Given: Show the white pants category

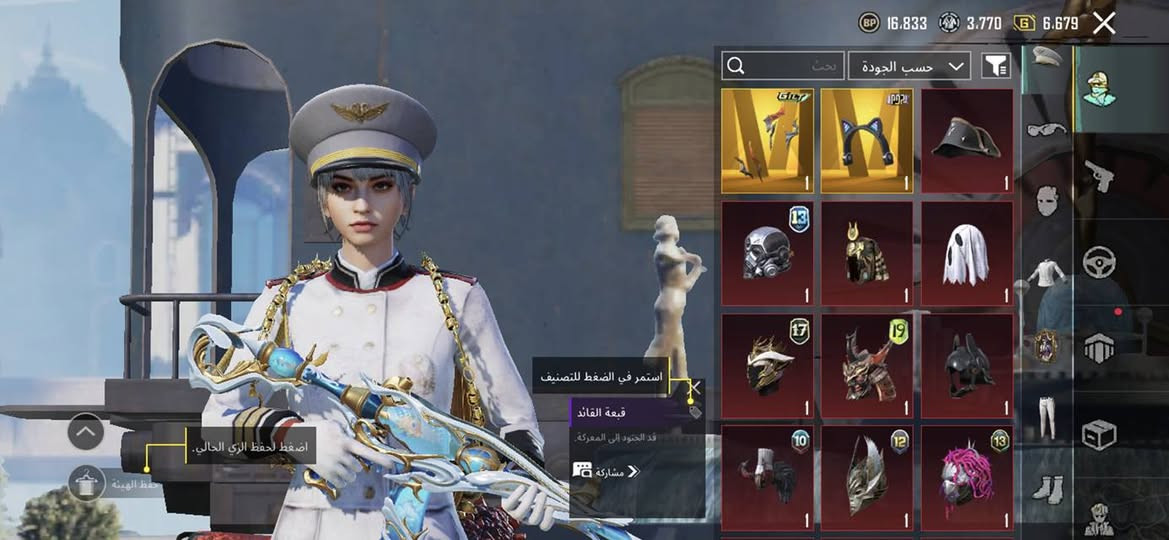Looking at the screenshot, I should (x=1046, y=417).
